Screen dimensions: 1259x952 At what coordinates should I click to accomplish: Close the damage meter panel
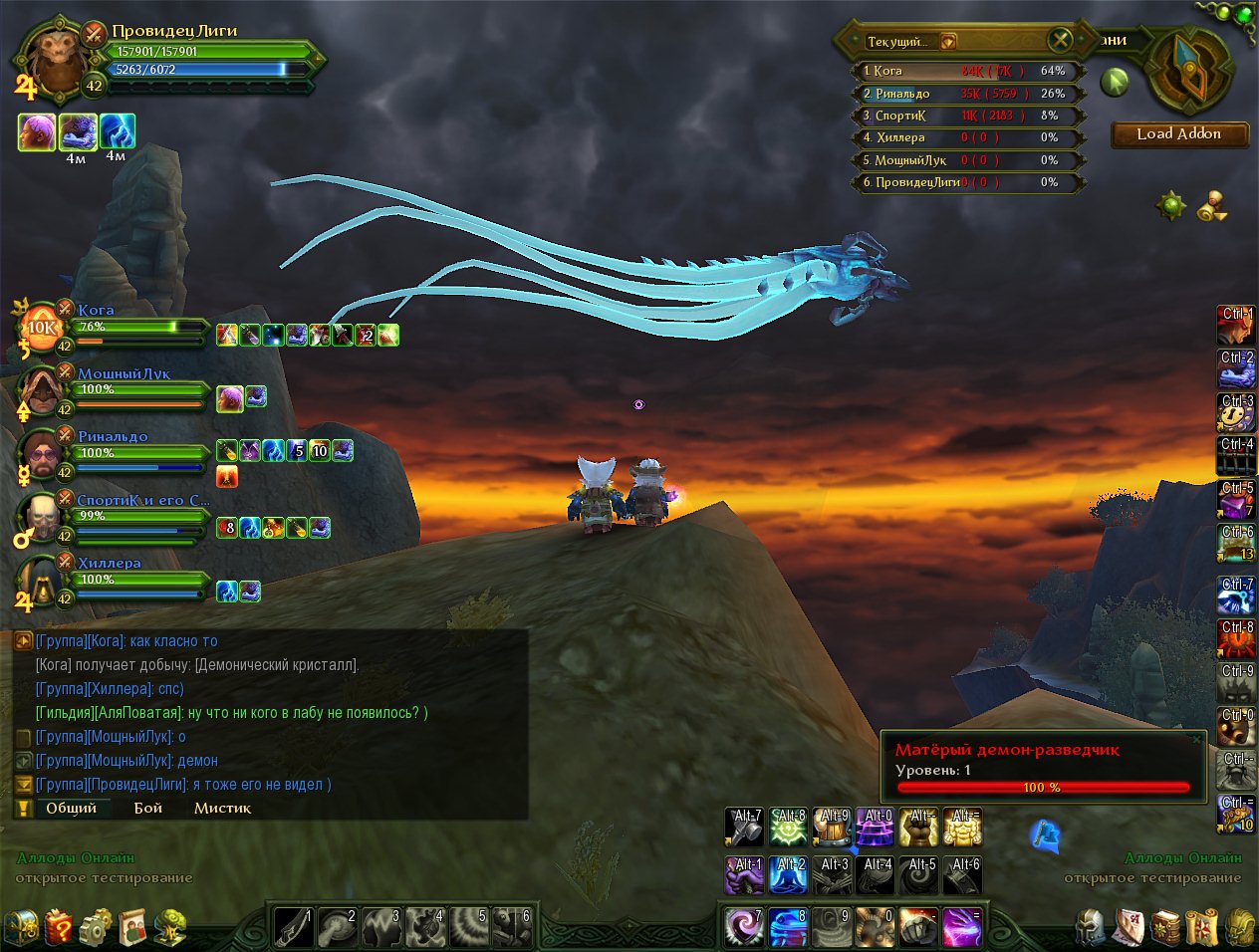(1061, 40)
